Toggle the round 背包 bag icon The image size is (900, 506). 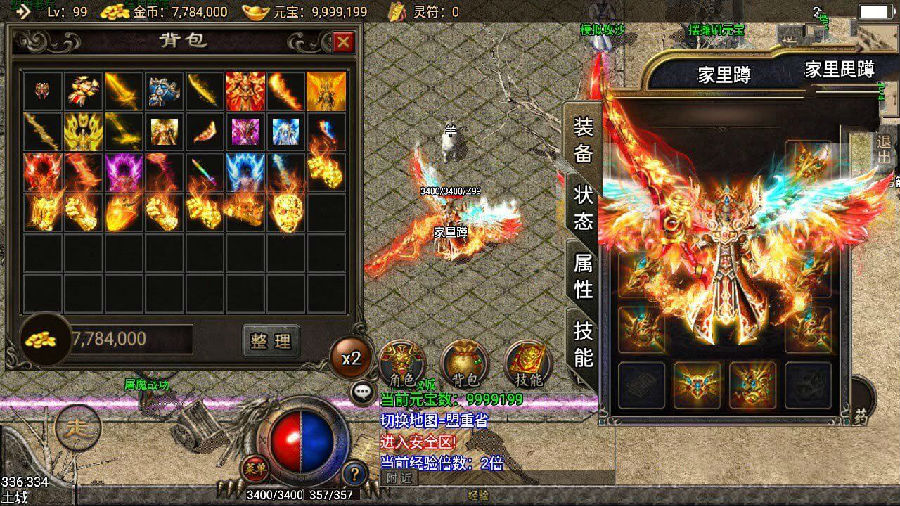click(x=464, y=361)
